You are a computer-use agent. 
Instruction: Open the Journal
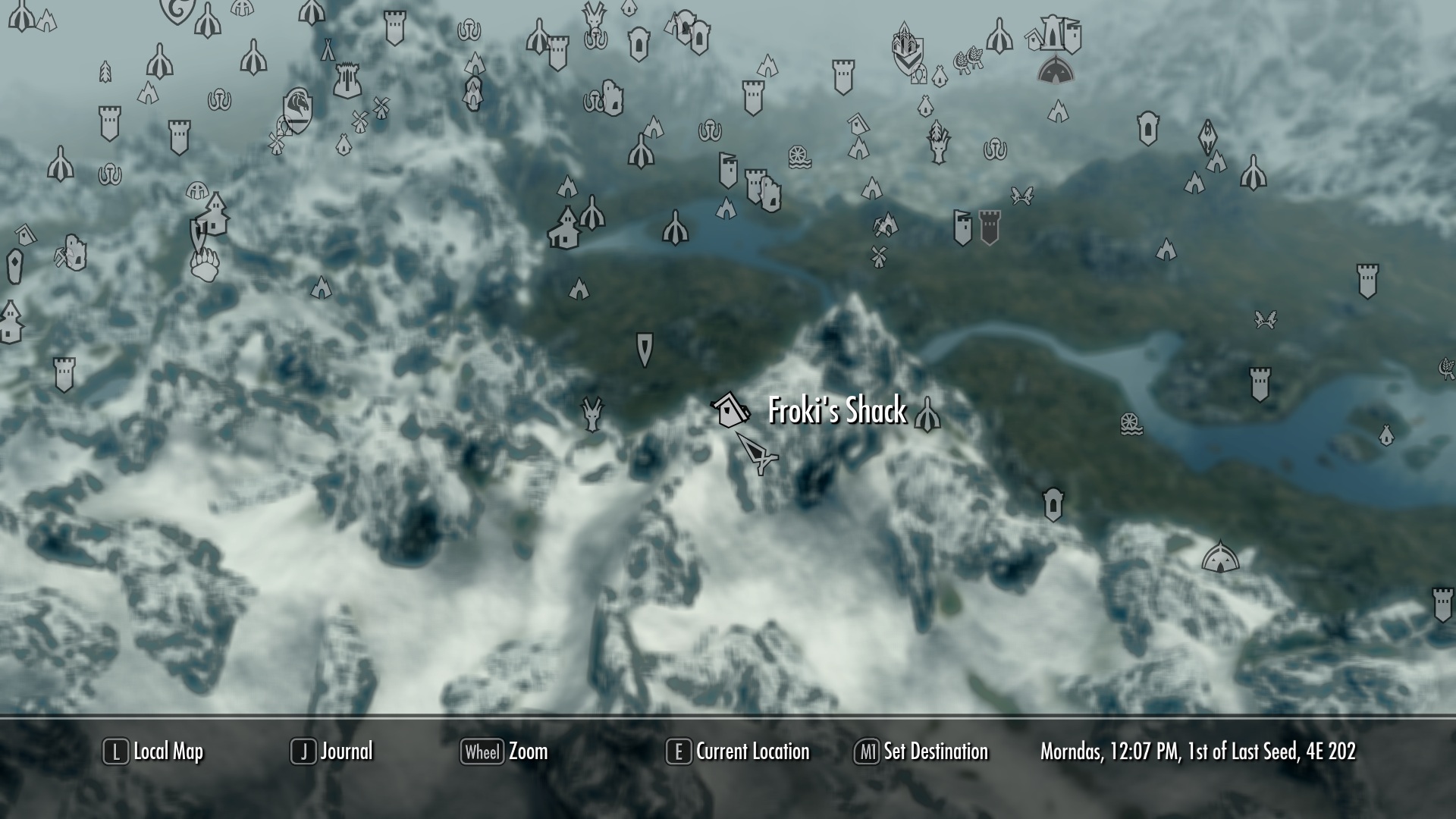pyautogui.click(x=334, y=752)
